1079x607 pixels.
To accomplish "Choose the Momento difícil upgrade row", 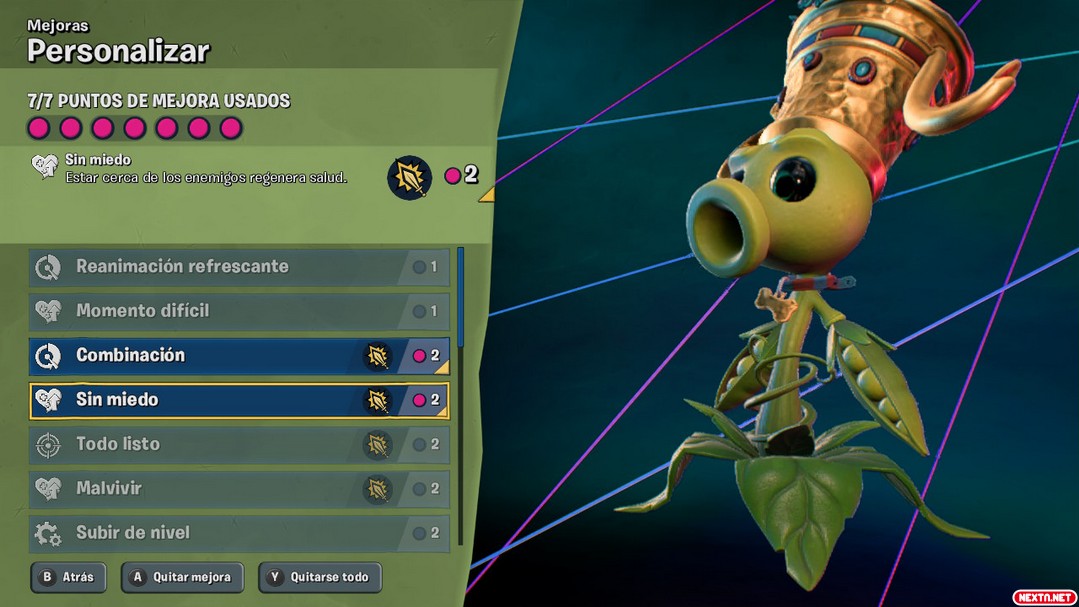I will click(238, 311).
